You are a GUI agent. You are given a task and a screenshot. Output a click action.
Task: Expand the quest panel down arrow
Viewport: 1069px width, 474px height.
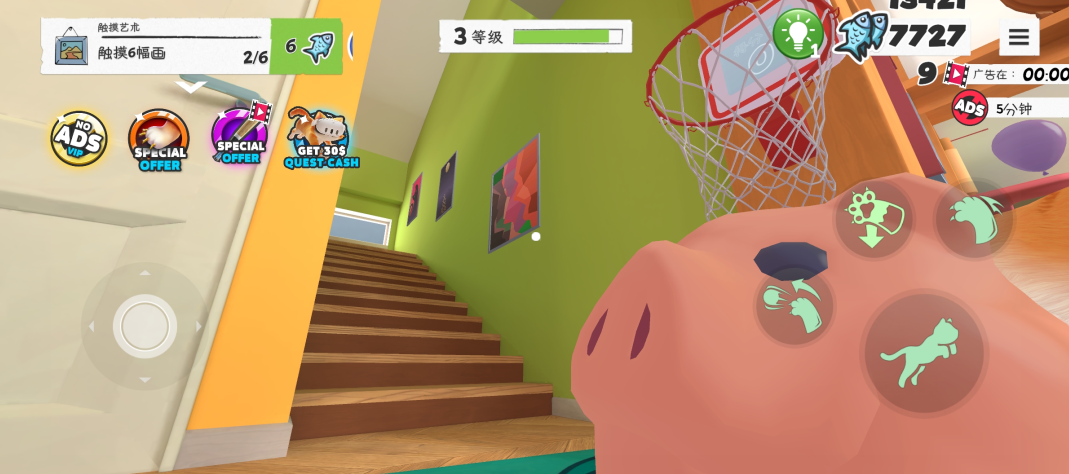(190, 87)
